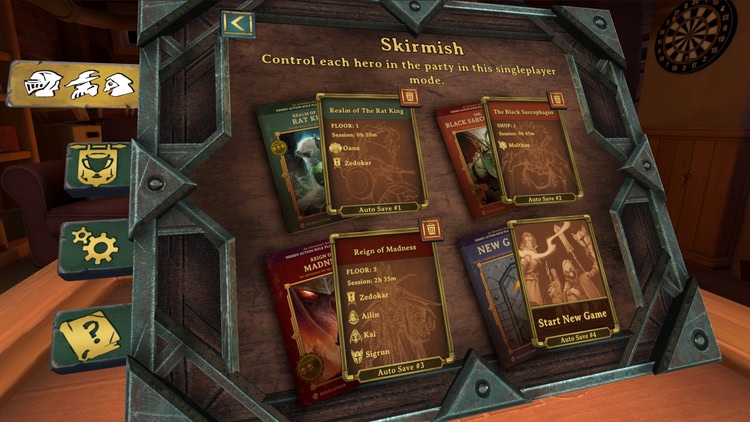Load Reign of Madness save
The width and height of the screenshot is (750, 422).
pyautogui.click(x=390, y=305)
